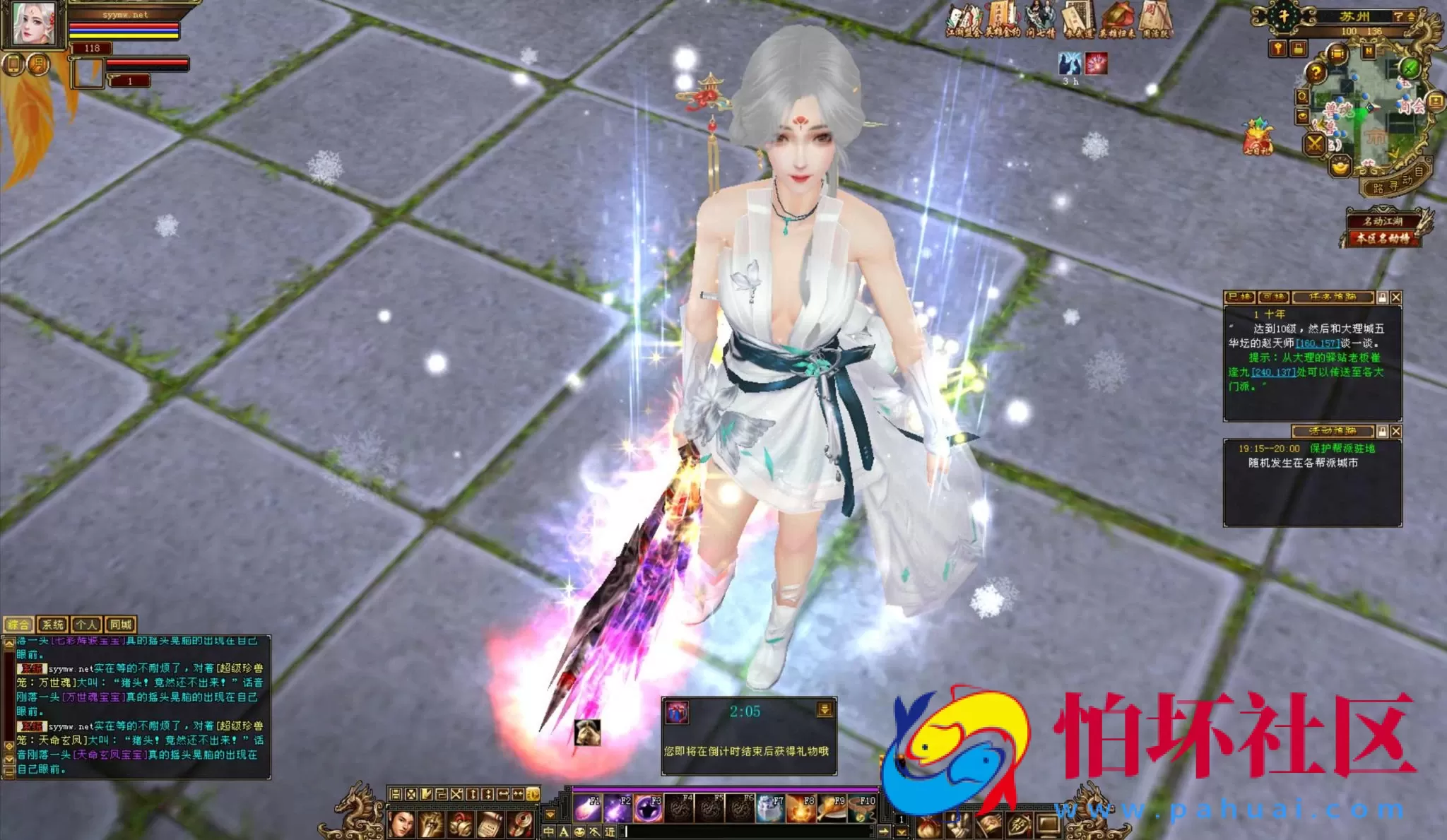Image resolution: width=1447 pixels, height=840 pixels.
Task: Open the 个人 chat tab
Action: click(86, 625)
